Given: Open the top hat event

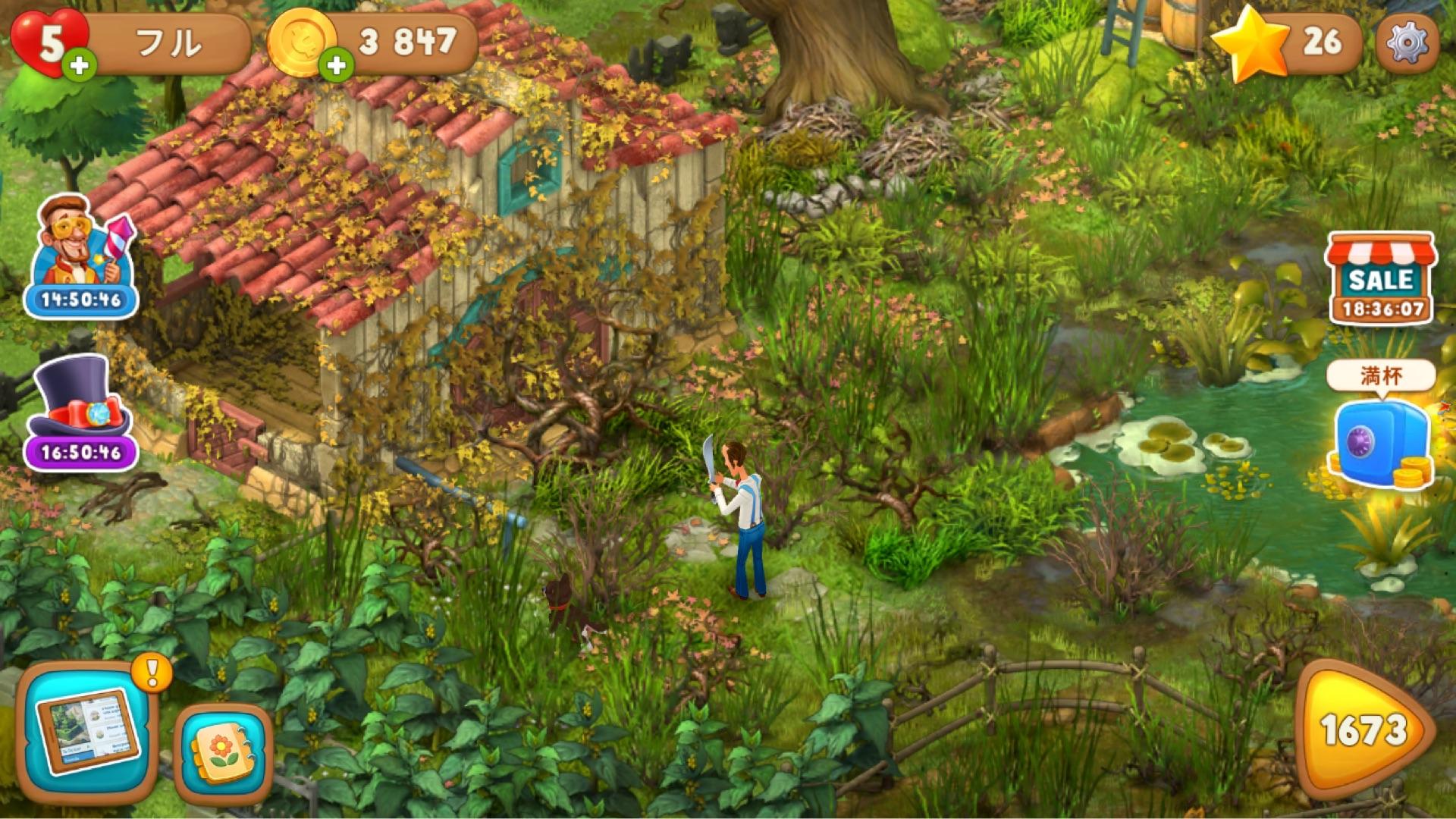Looking at the screenshot, I should click(x=81, y=413).
